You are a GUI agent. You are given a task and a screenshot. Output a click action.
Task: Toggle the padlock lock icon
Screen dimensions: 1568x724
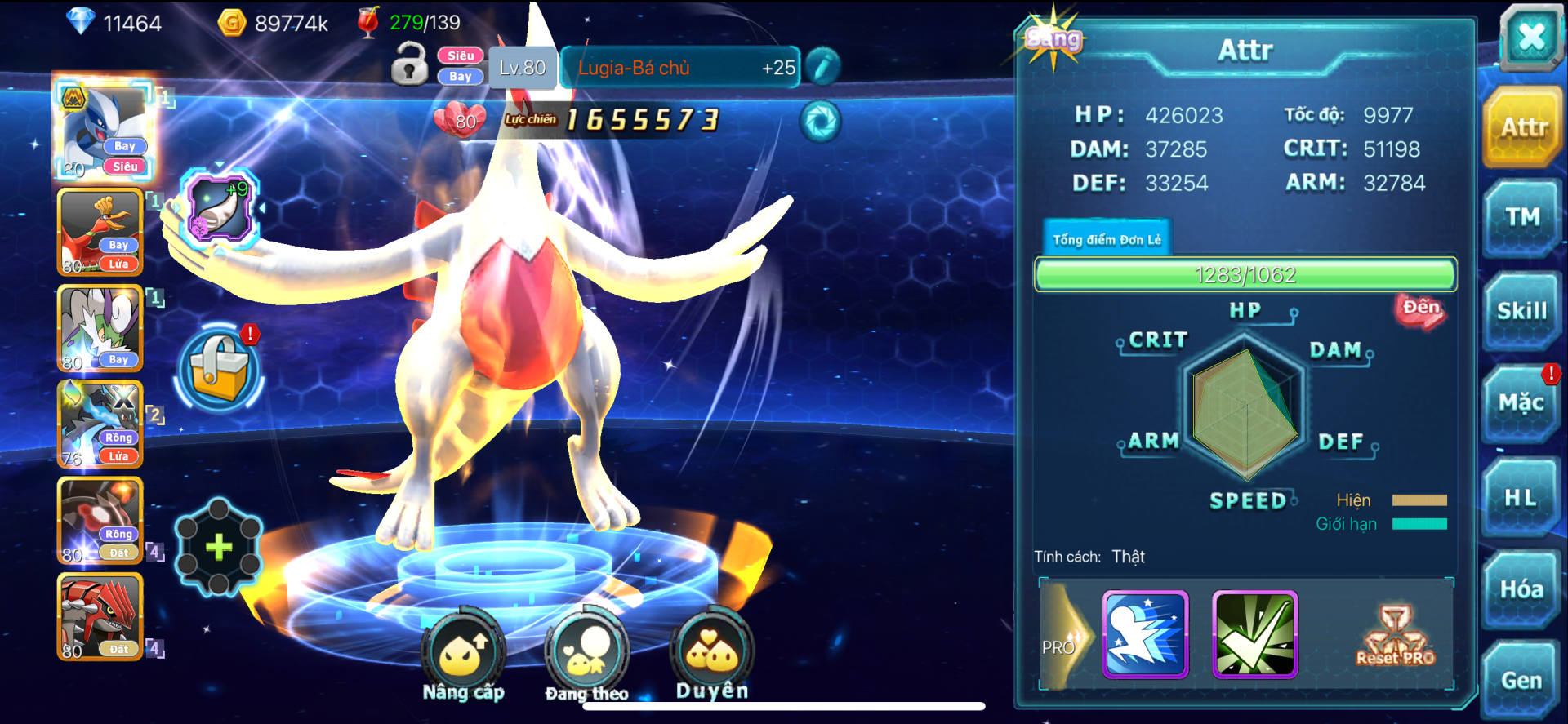click(x=409, y=64)
